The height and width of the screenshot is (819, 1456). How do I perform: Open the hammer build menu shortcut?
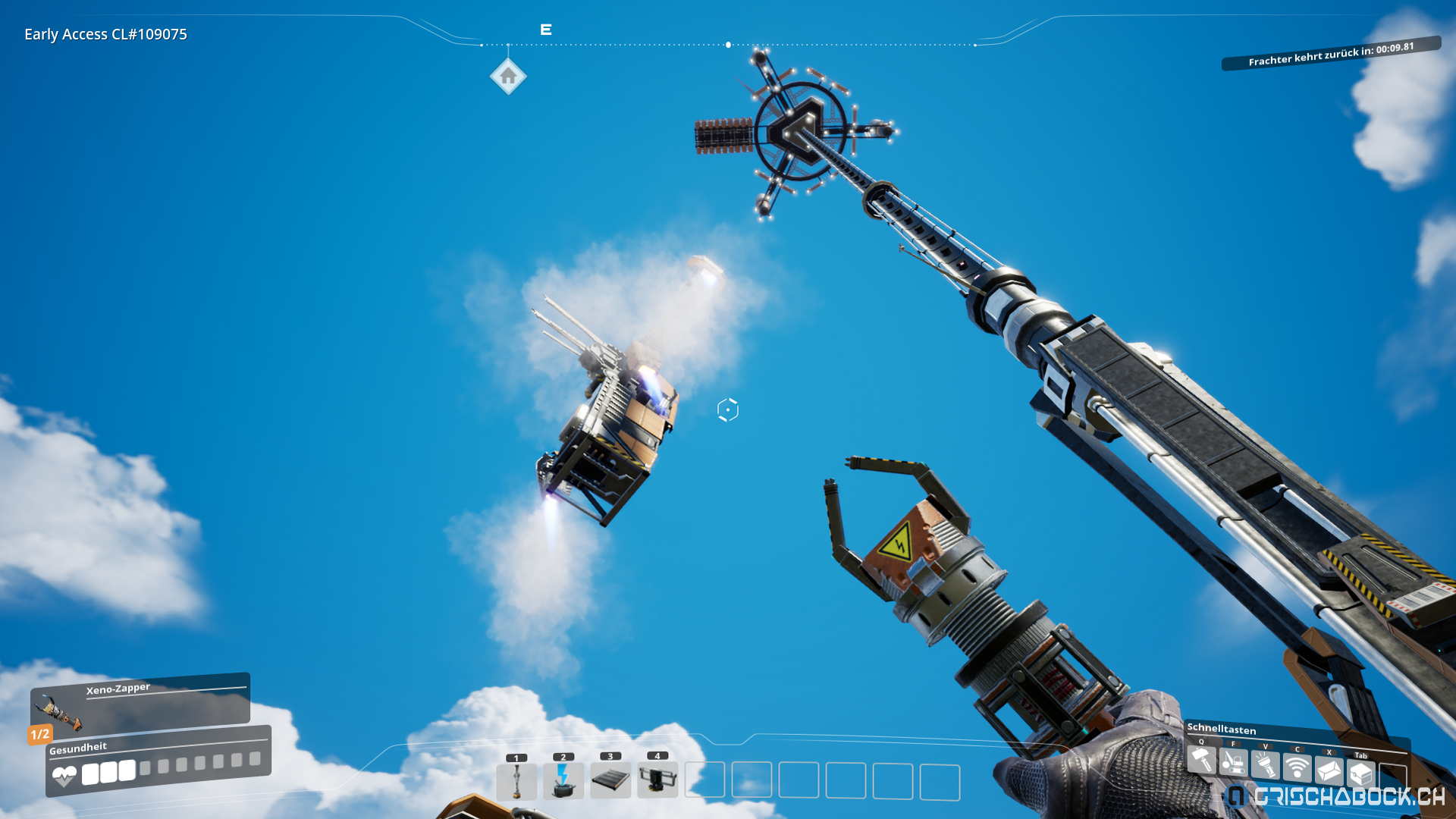pyautogui.click(x=1201, y=760)
